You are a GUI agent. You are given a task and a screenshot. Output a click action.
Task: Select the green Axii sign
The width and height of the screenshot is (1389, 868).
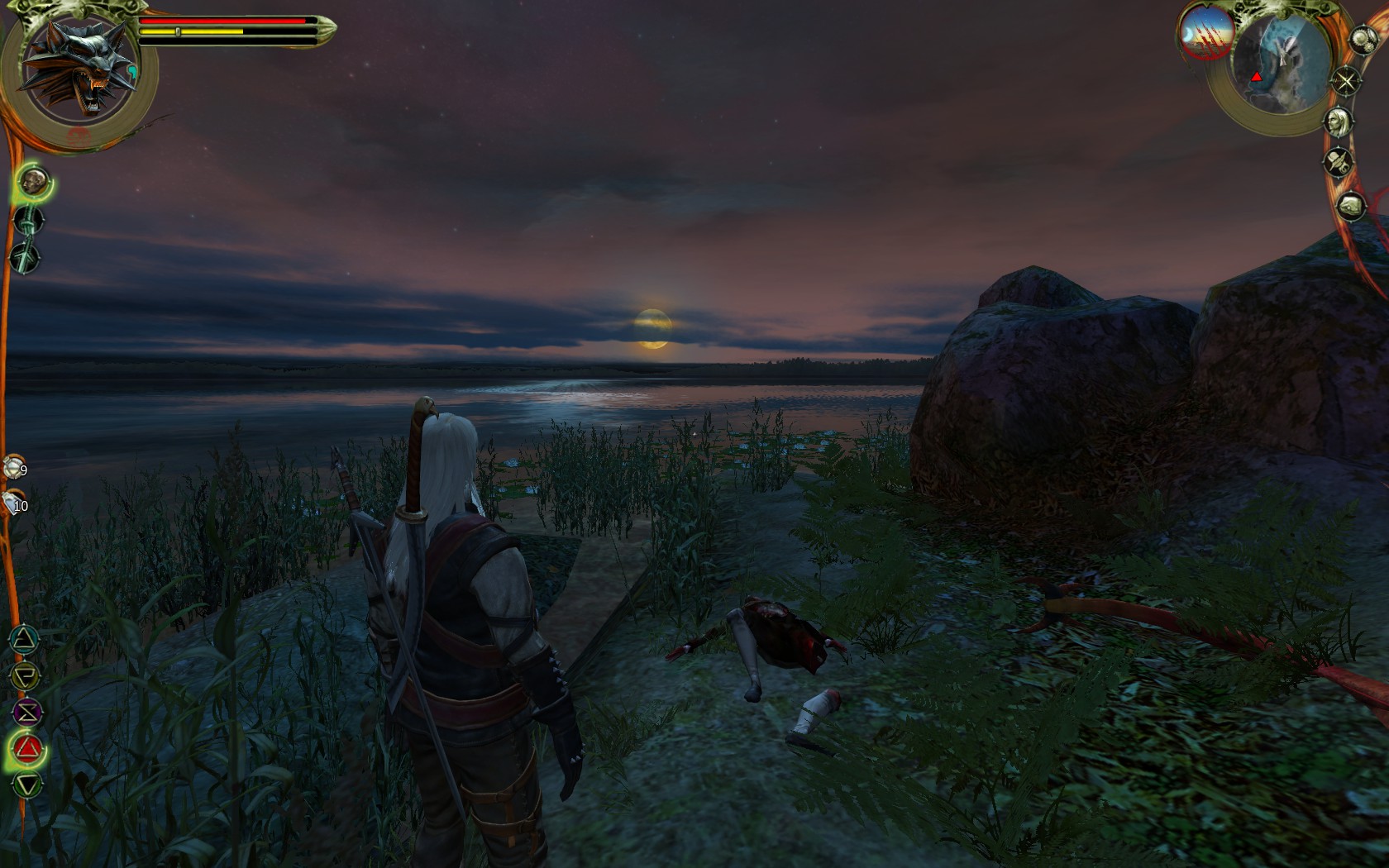pos(27,785)
